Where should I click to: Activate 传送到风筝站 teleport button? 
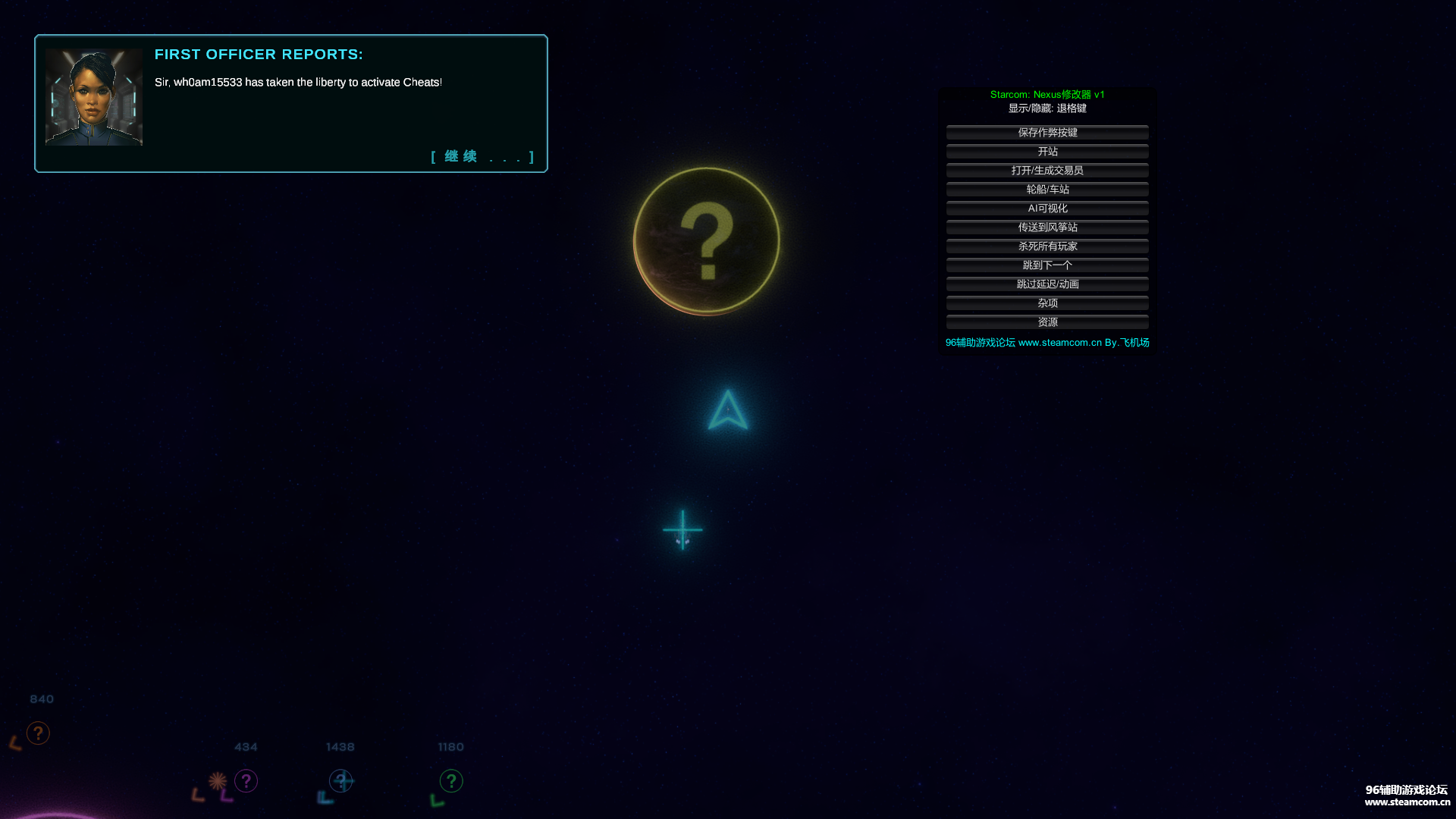coord(1047,227)
